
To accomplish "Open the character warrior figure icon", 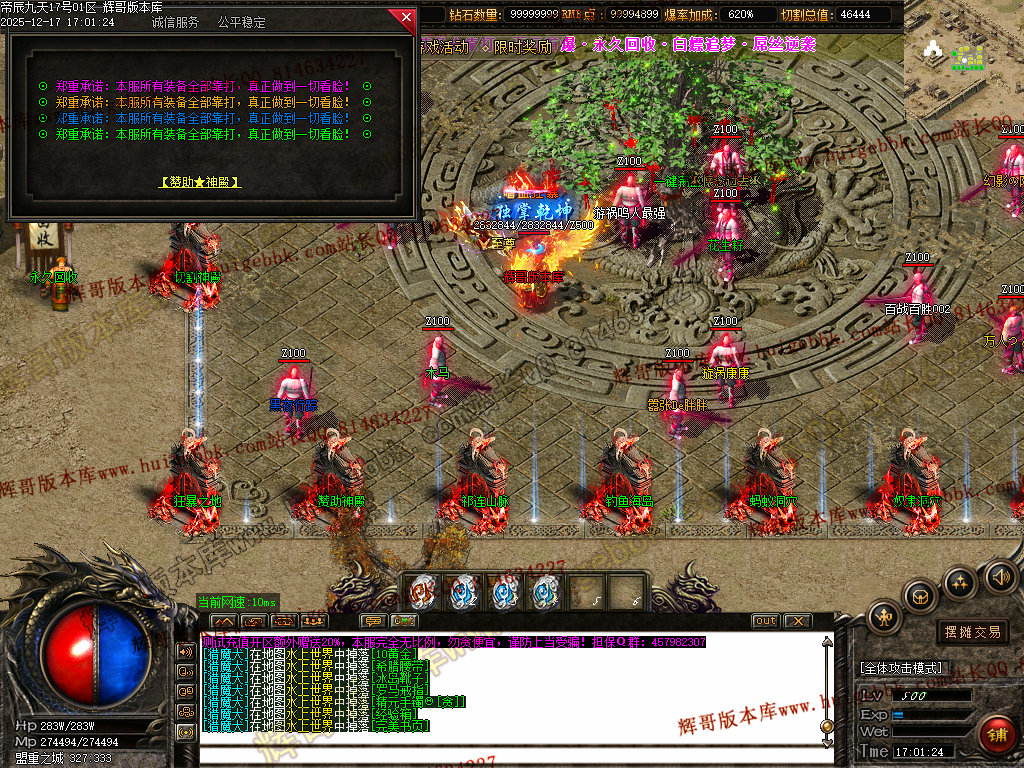I will [x=884, y=618].
